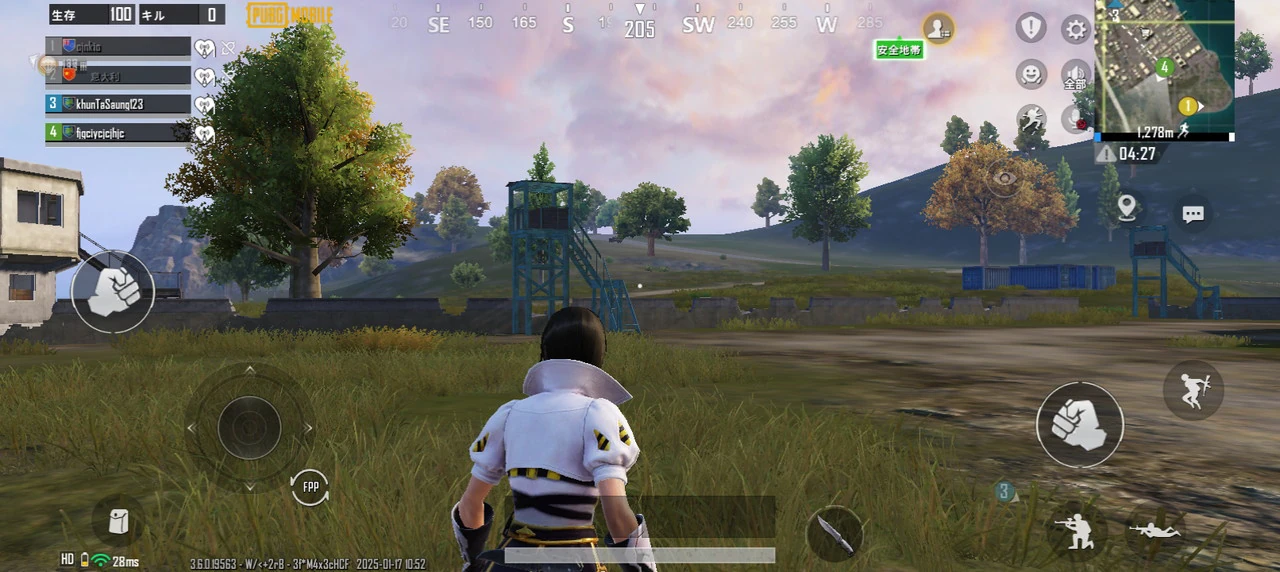Tap the shield exclamation report icon
1280x572 pixels.
pyautogui.click(x=1031, y=28)
